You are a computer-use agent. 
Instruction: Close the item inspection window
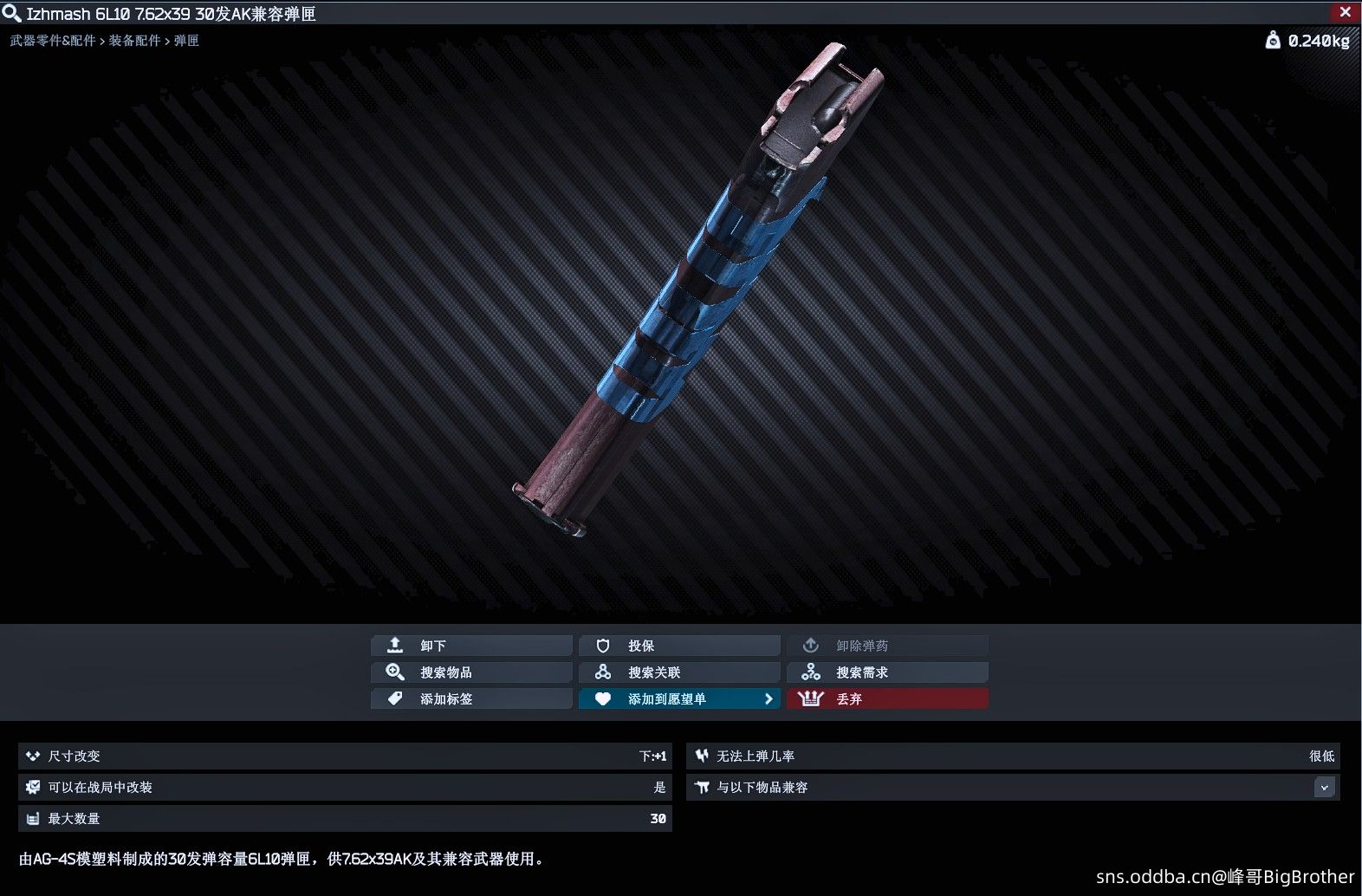coord(1345,12)
